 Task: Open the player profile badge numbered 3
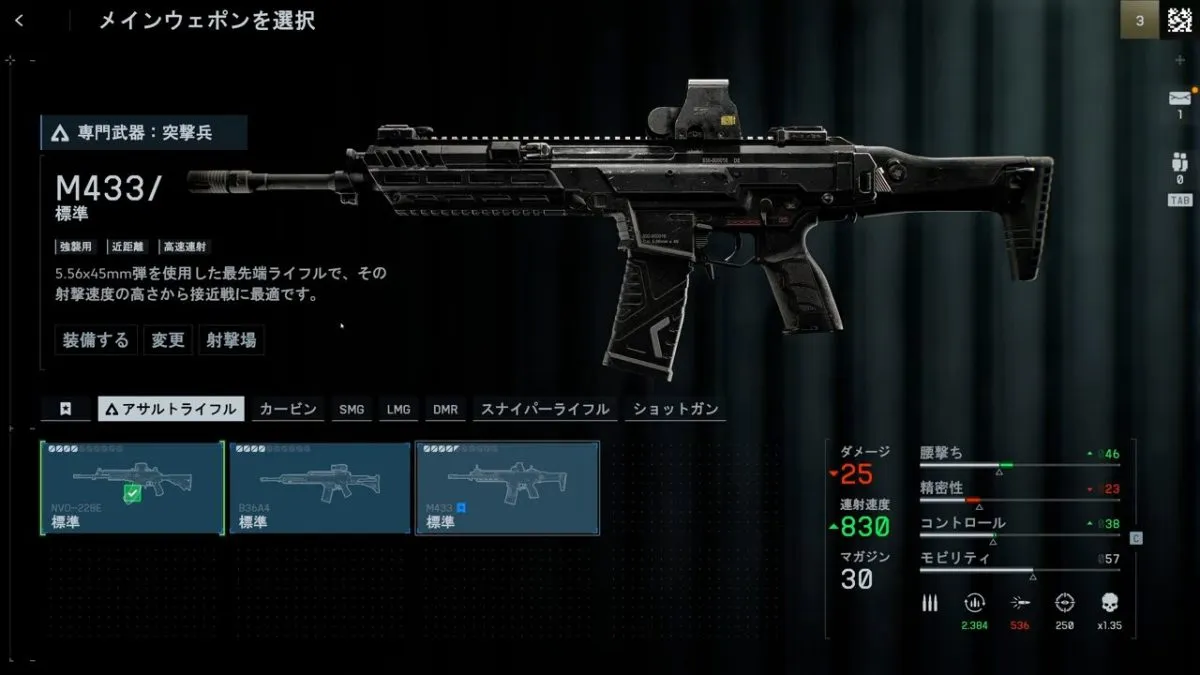[1140, 21]
